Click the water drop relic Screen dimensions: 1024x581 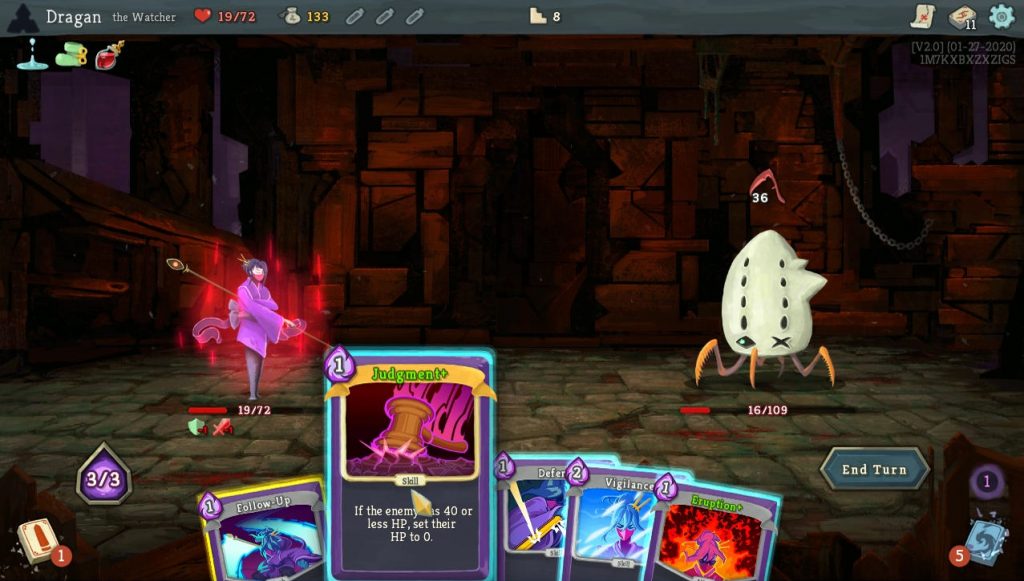pyautogui.click(x=32, y=54)
